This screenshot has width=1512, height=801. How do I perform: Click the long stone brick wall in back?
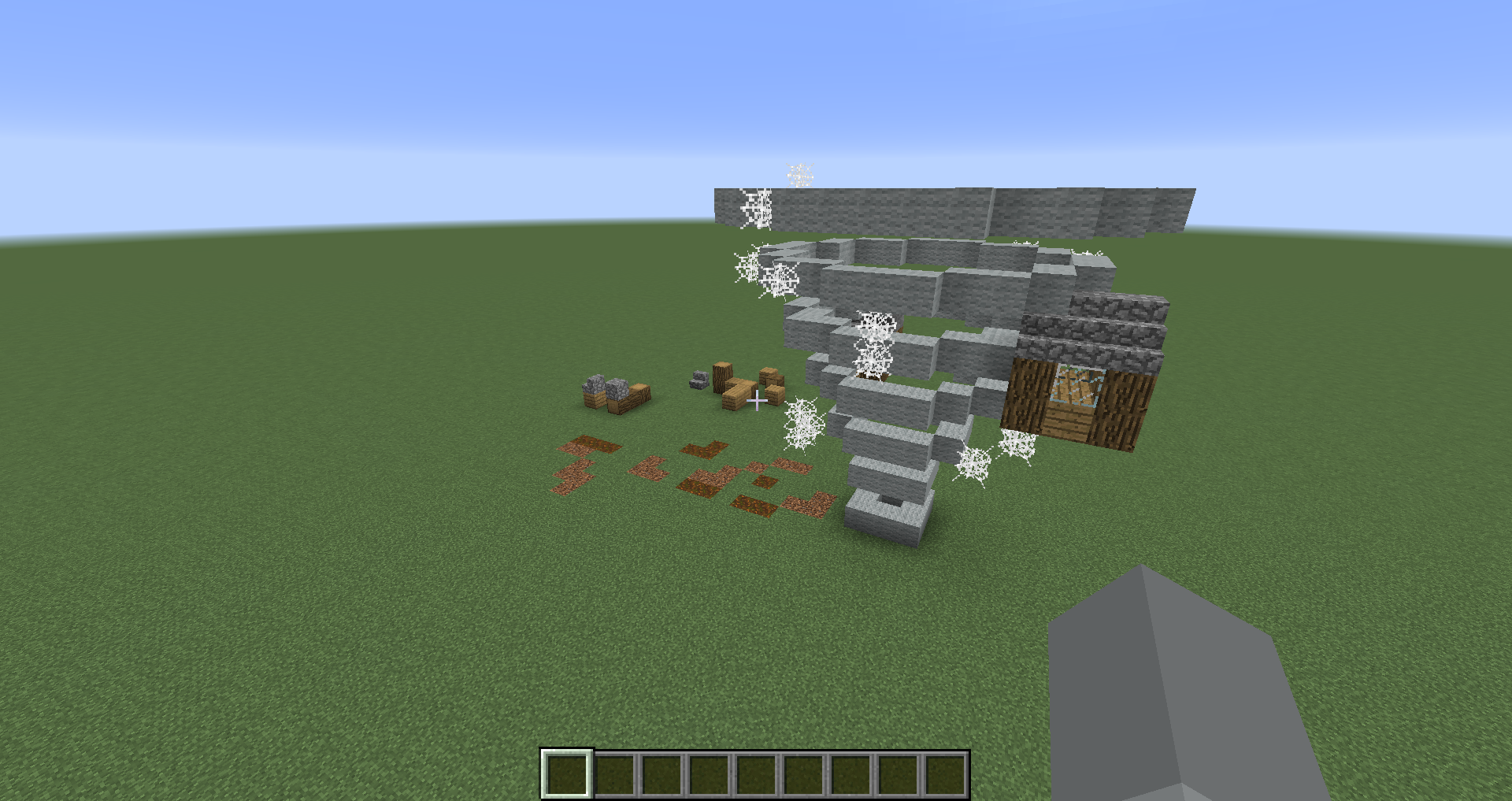[x=945, y=209]
